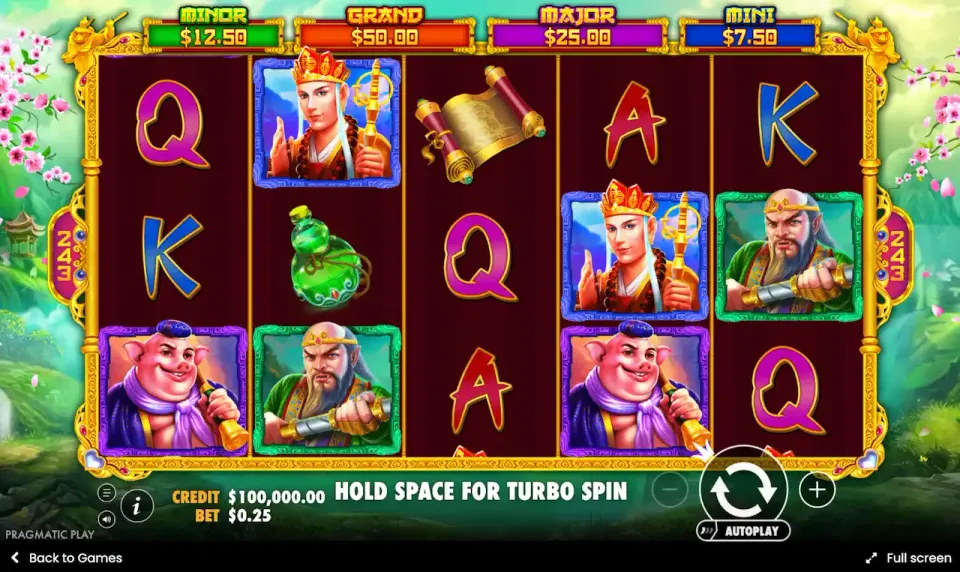
Task: Decrease the bet with the minus button
Action: [670, 490]
